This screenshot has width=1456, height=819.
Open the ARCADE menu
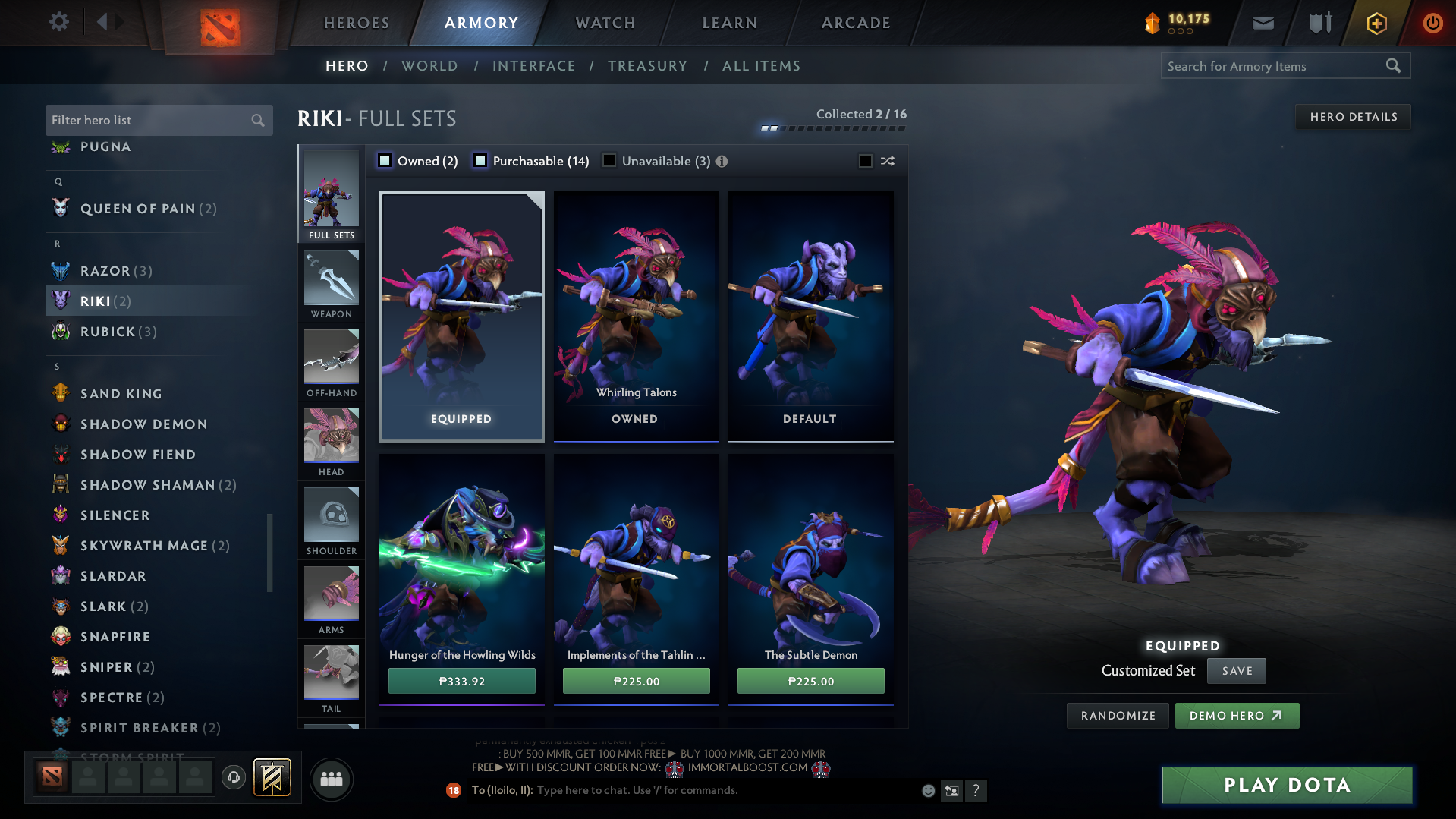[855, 23]
